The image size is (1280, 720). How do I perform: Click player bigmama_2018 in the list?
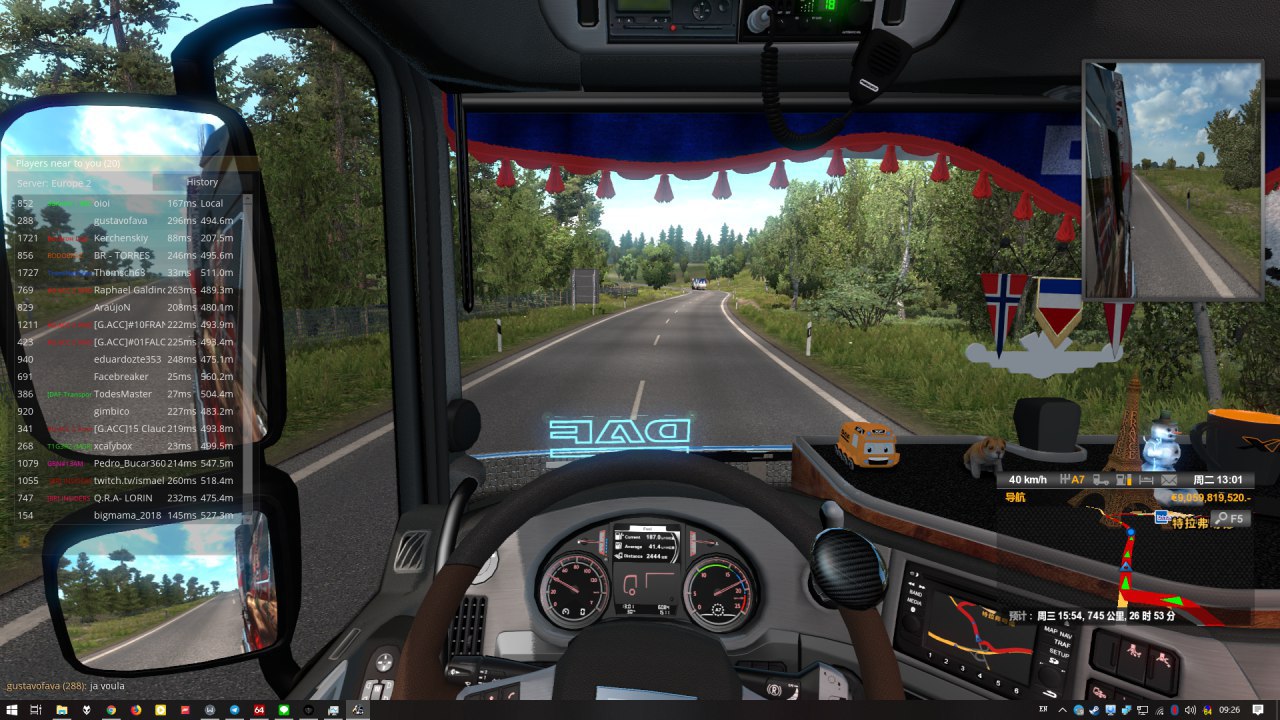[127, 516]
